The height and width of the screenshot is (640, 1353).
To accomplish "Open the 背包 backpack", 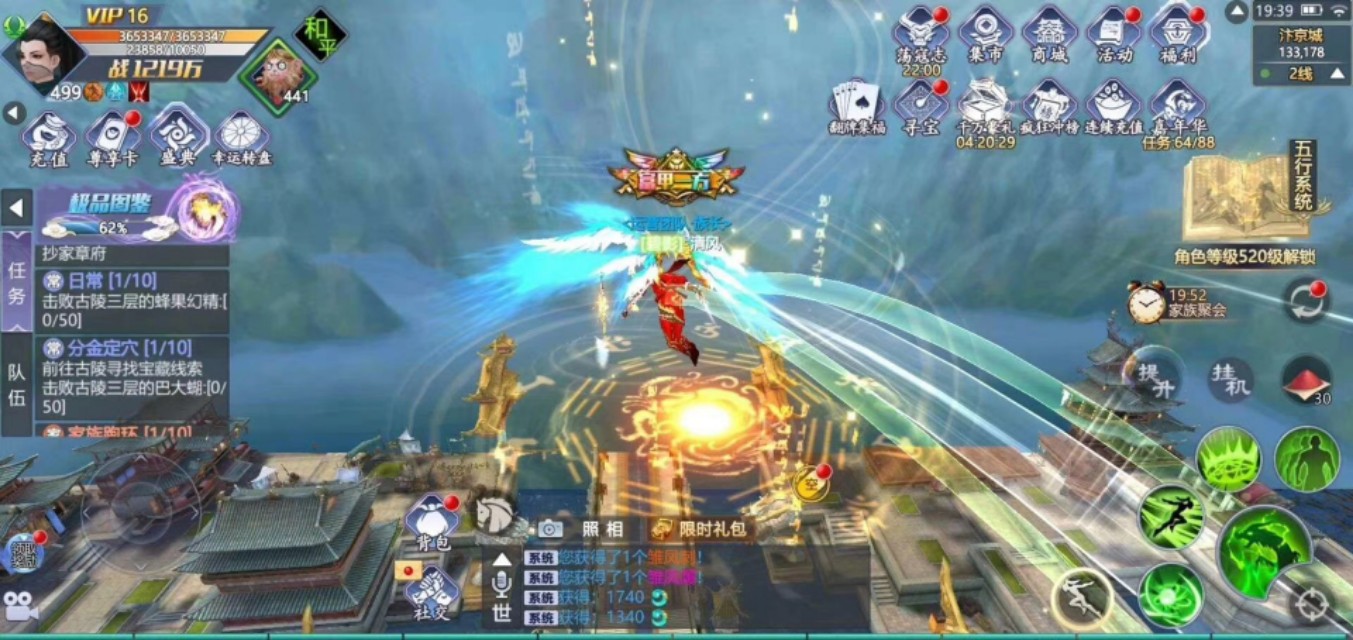I will point(432,521).
